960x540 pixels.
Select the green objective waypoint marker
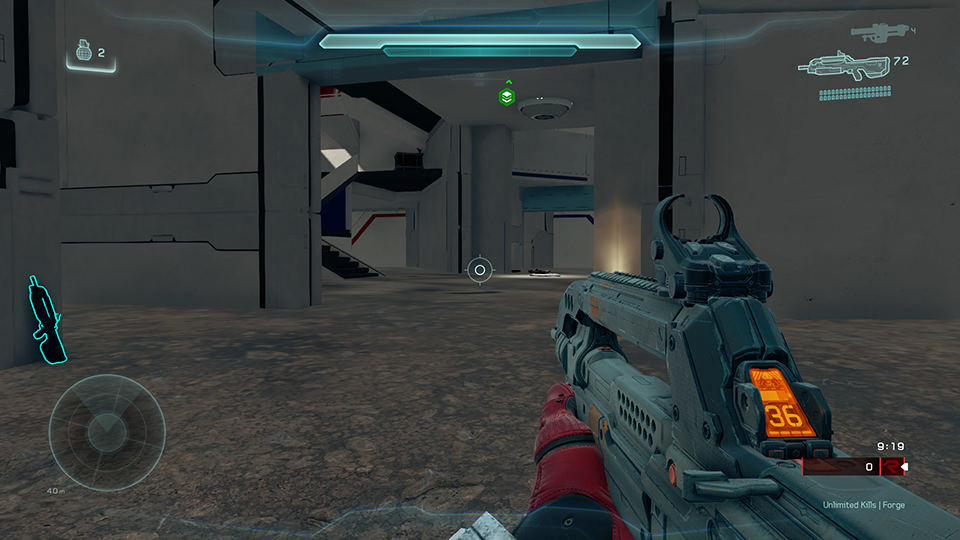(x=508, y=96)
